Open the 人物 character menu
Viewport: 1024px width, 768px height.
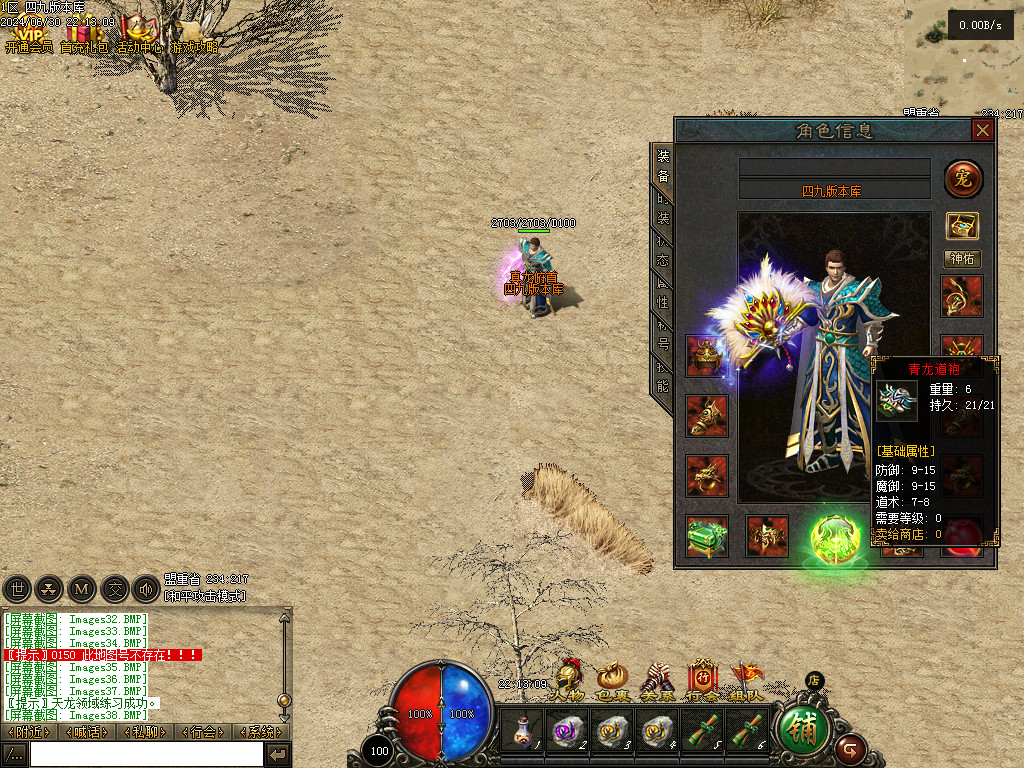point(569,680)
